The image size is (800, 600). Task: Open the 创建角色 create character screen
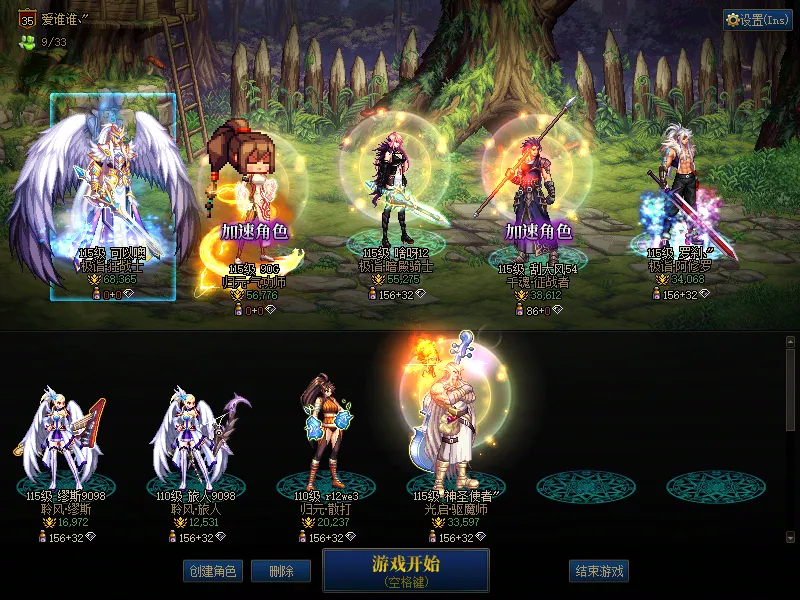coord(211,571)
